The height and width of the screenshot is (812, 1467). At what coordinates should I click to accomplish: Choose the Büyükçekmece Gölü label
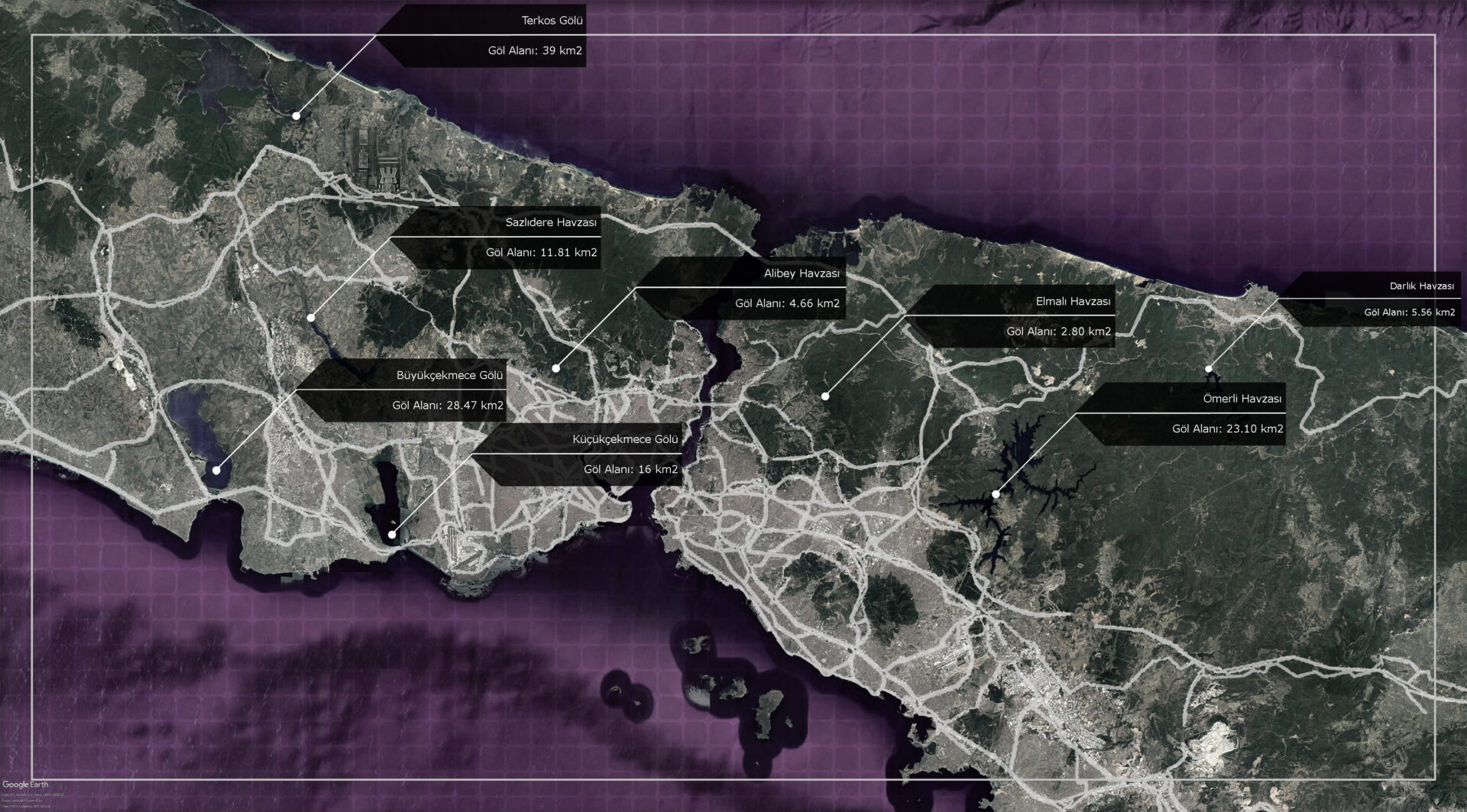(x=449, y=376)
